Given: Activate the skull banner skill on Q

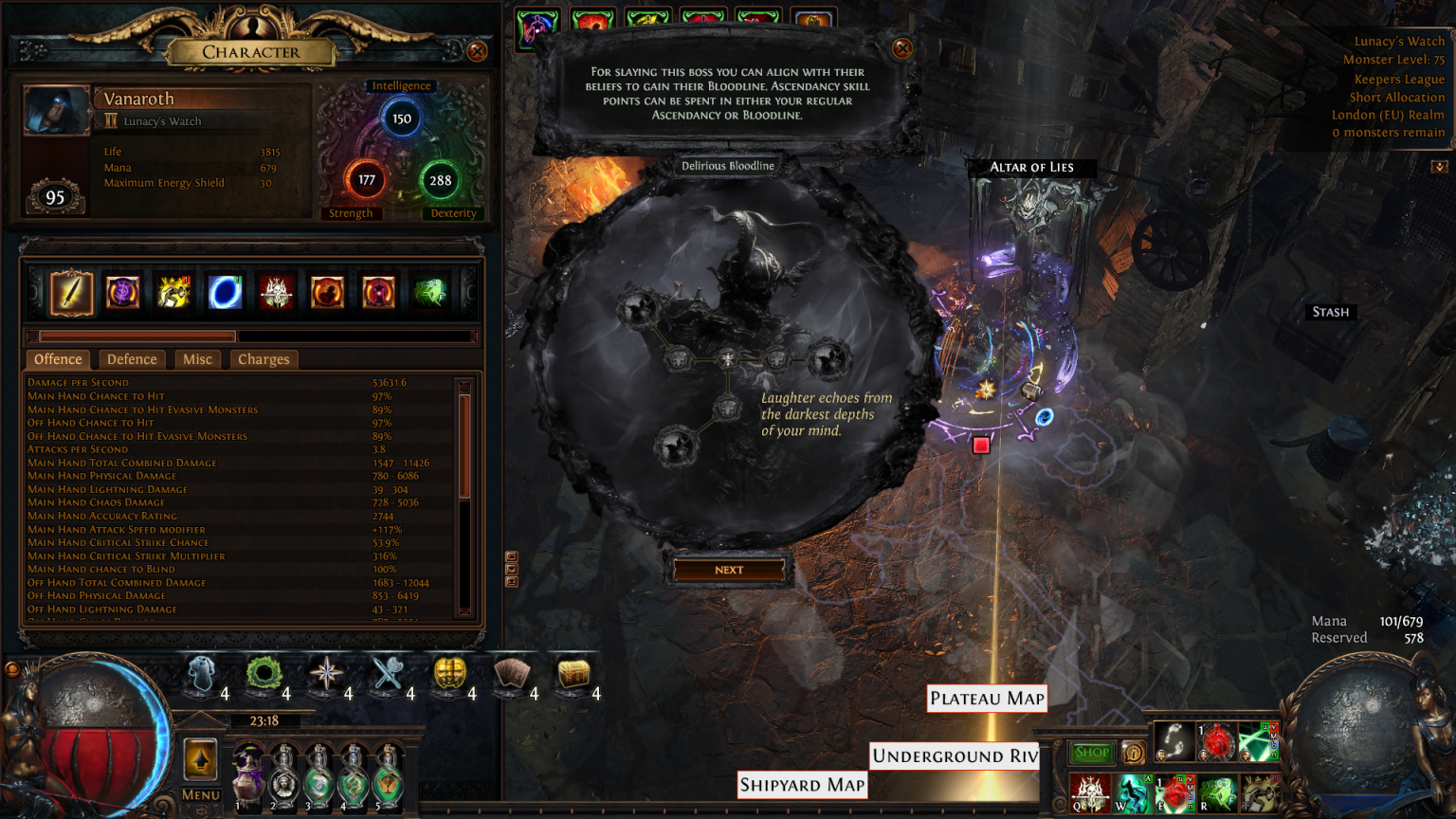Looking at the screenshot, I should pos(1089,792).
